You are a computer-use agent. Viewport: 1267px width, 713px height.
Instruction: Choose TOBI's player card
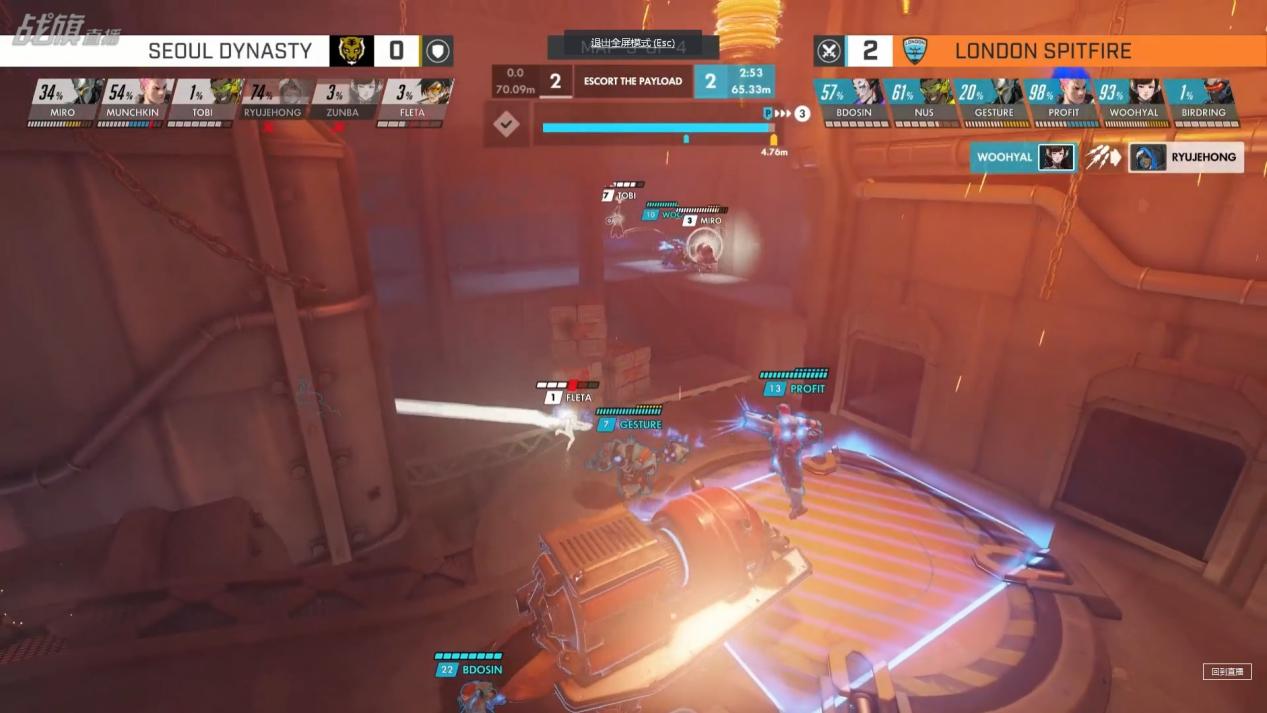pyautogui.click(x=203, y=101)
